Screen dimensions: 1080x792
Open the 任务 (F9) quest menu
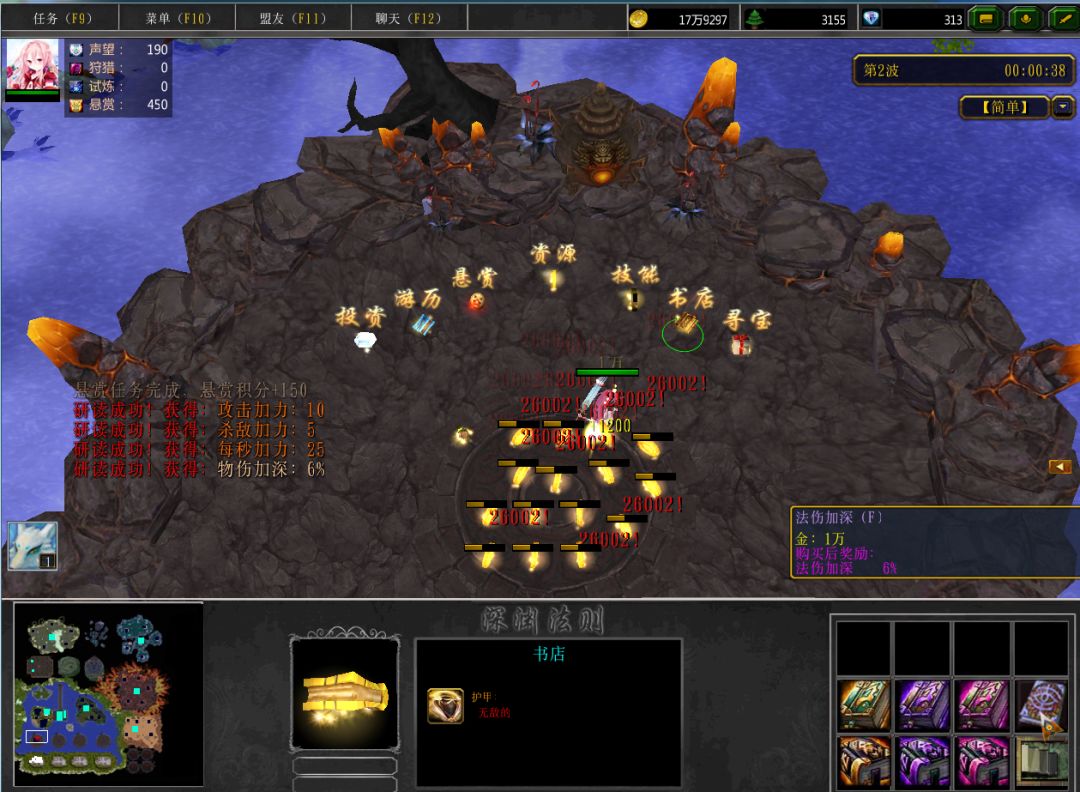tap(62, 18)
